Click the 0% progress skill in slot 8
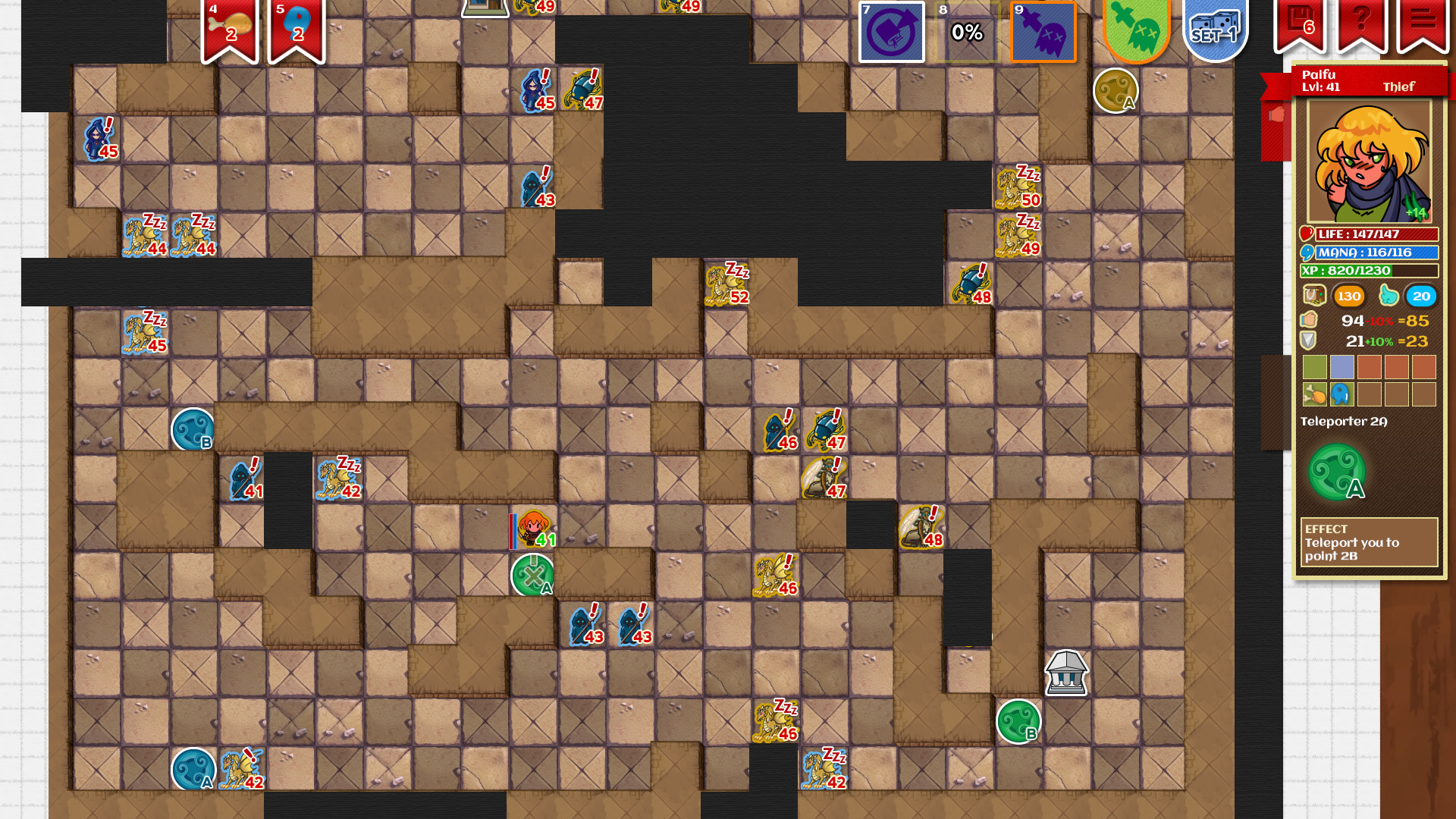 point(968,33)
